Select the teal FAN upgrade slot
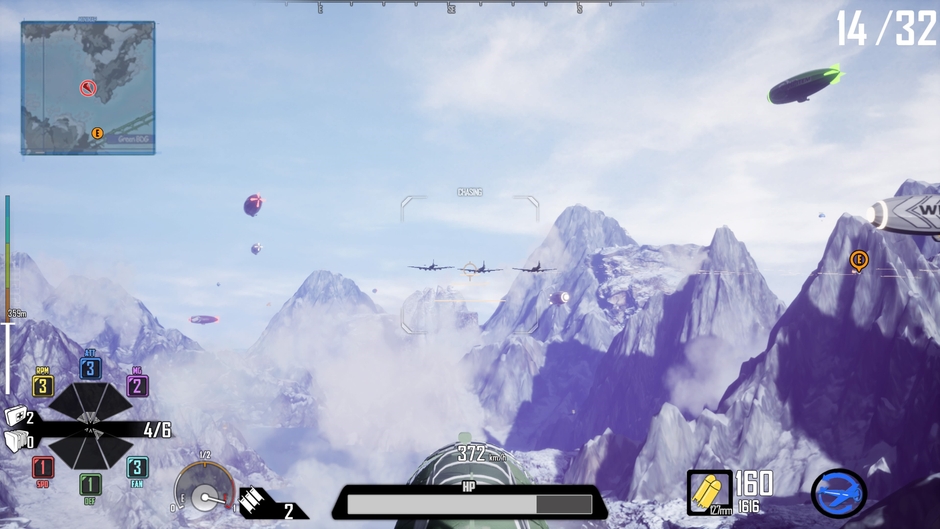940x529 pixels. tap(138, 467)
